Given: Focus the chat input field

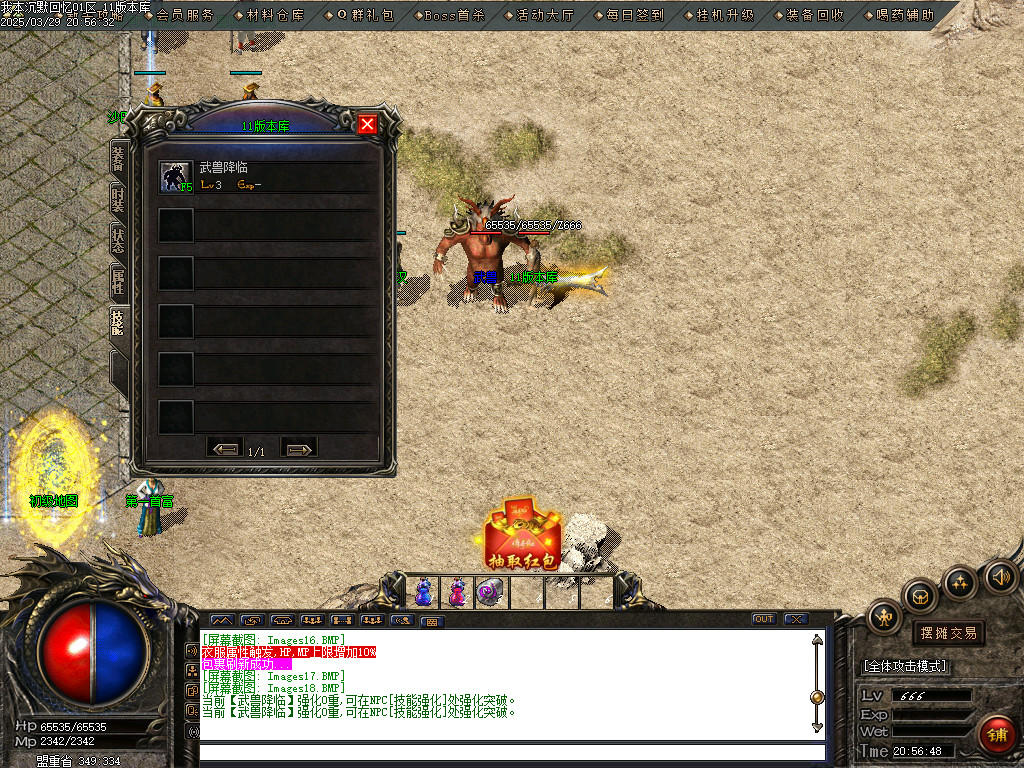Looking at the screenshot, I should tap(510, 752).
